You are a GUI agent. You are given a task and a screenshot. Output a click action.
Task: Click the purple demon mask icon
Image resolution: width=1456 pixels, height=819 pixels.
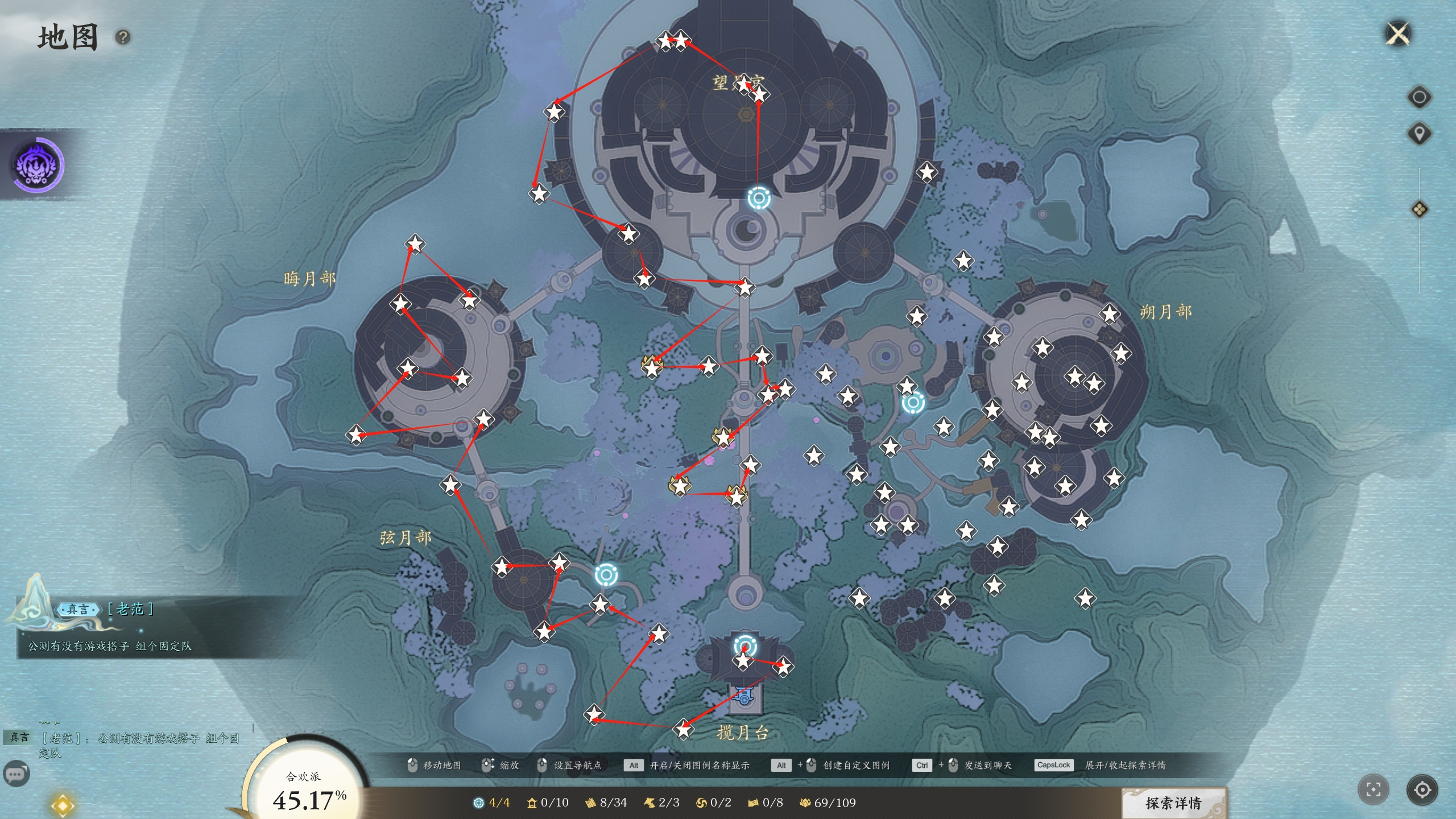click(x=38, y=165)
